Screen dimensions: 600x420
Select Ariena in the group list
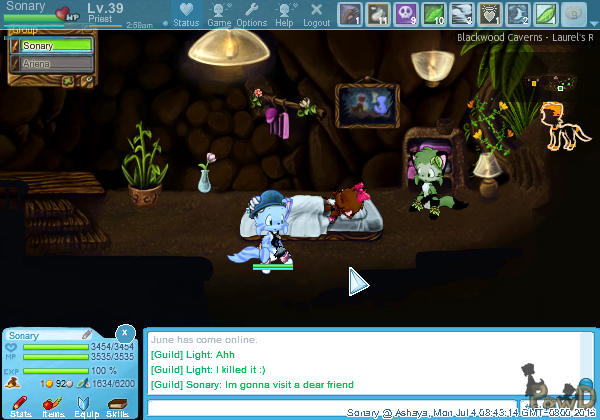coord(56,63)
